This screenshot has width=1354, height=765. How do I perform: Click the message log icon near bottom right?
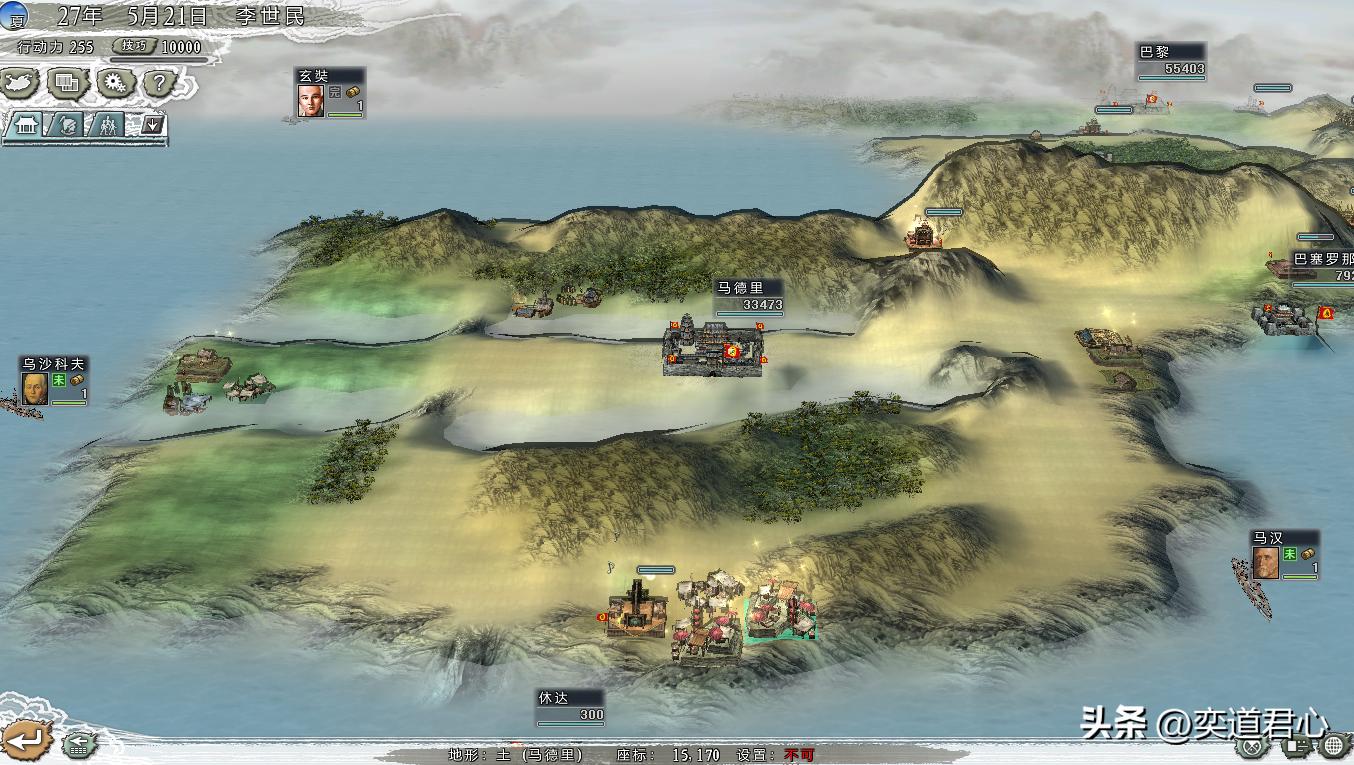coord(1297,748)
